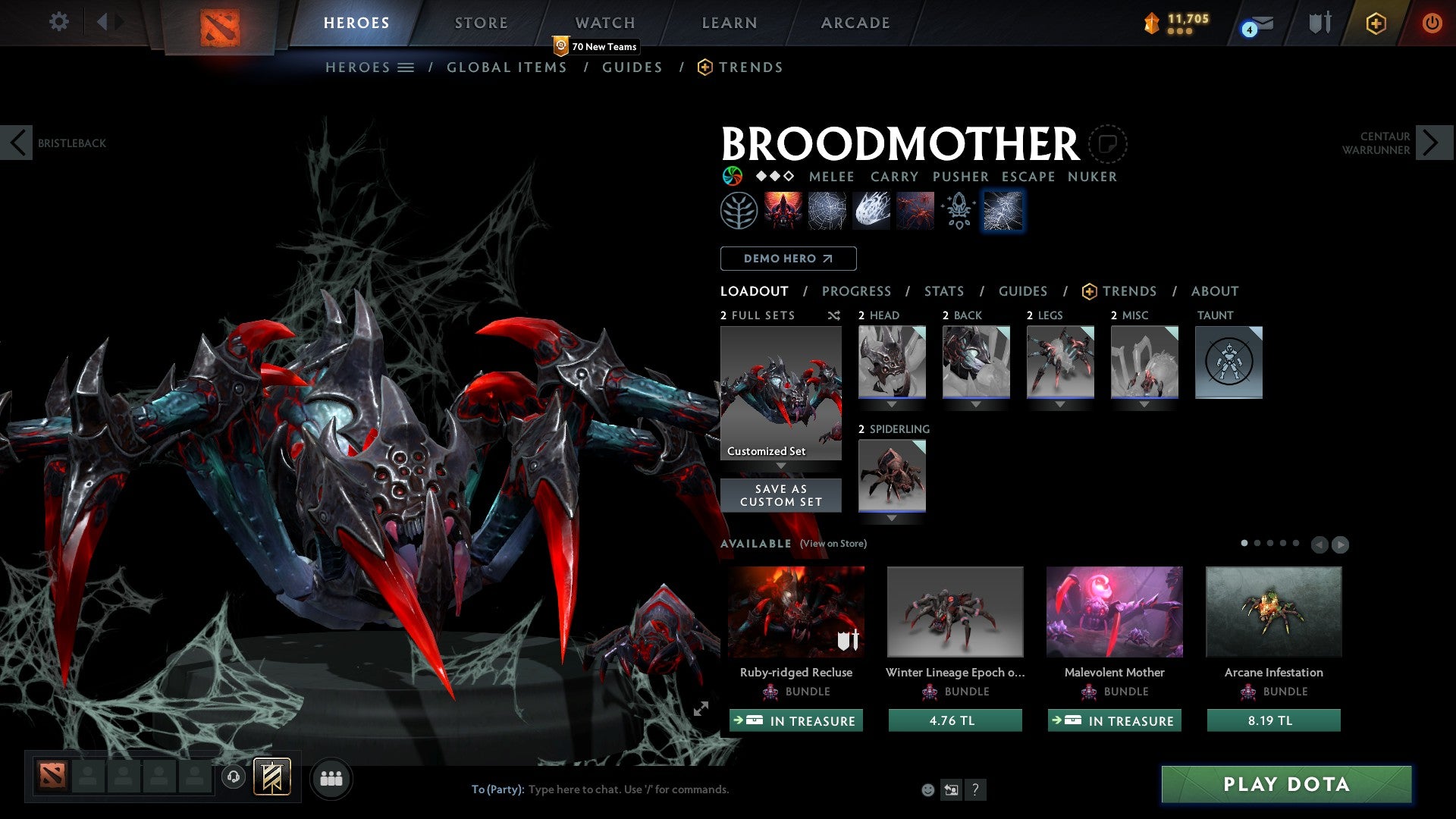Open the Heroes hamburger menu
This screenshot has height=819, width=1456.
click(404, 67)
